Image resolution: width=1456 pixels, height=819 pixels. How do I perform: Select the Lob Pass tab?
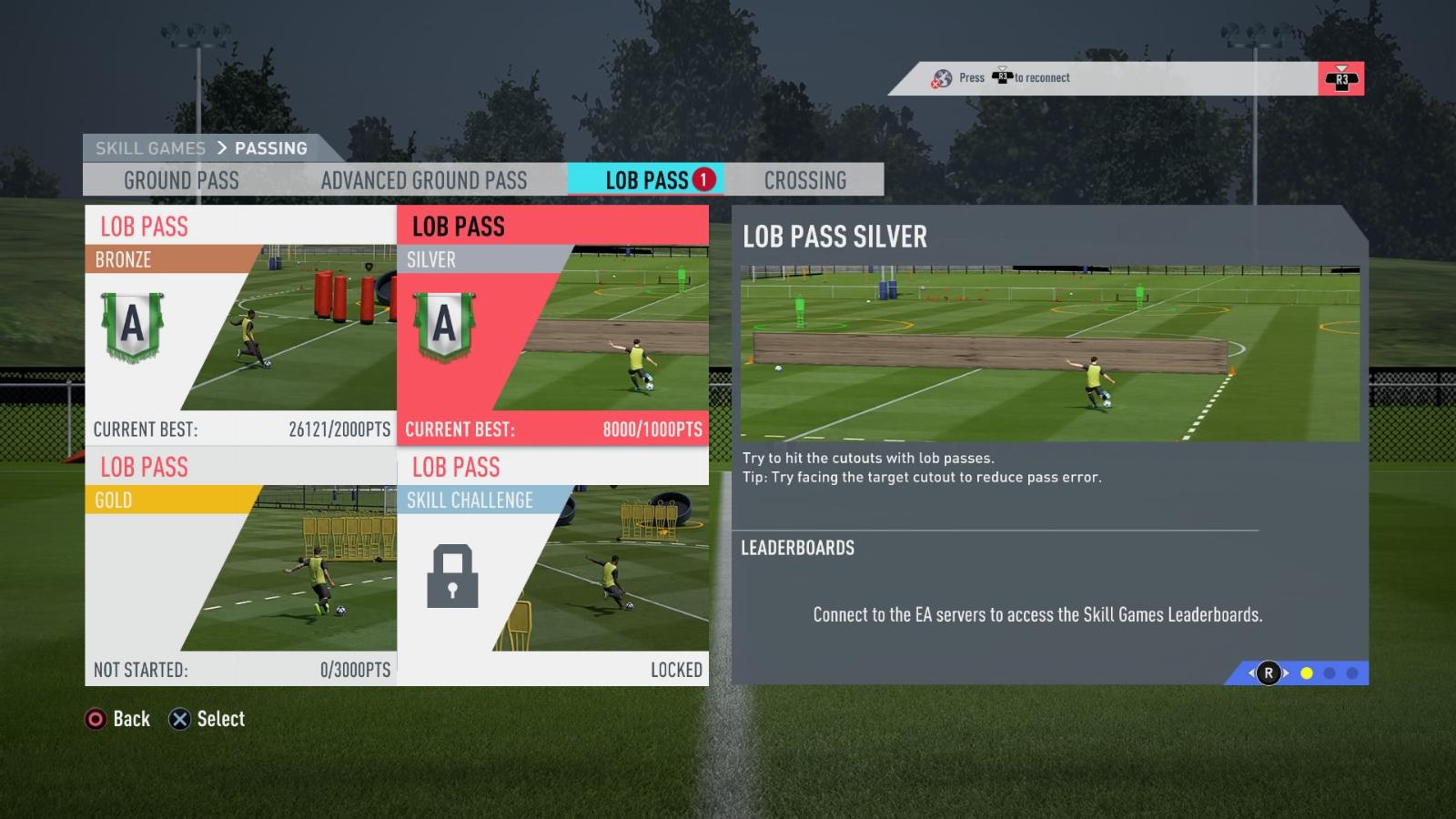[647, 180]
